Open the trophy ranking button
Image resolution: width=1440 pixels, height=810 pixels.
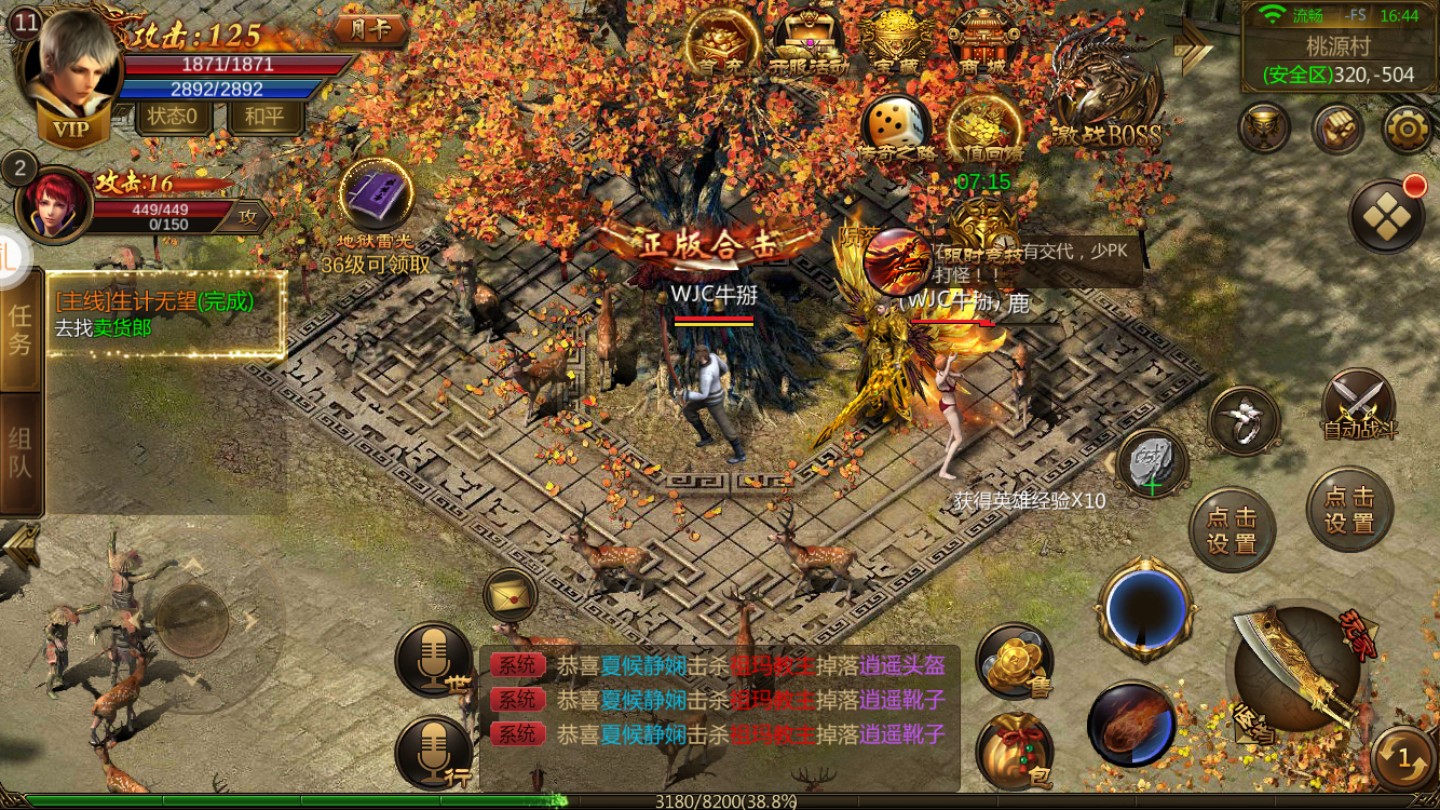pos(1264,129)
